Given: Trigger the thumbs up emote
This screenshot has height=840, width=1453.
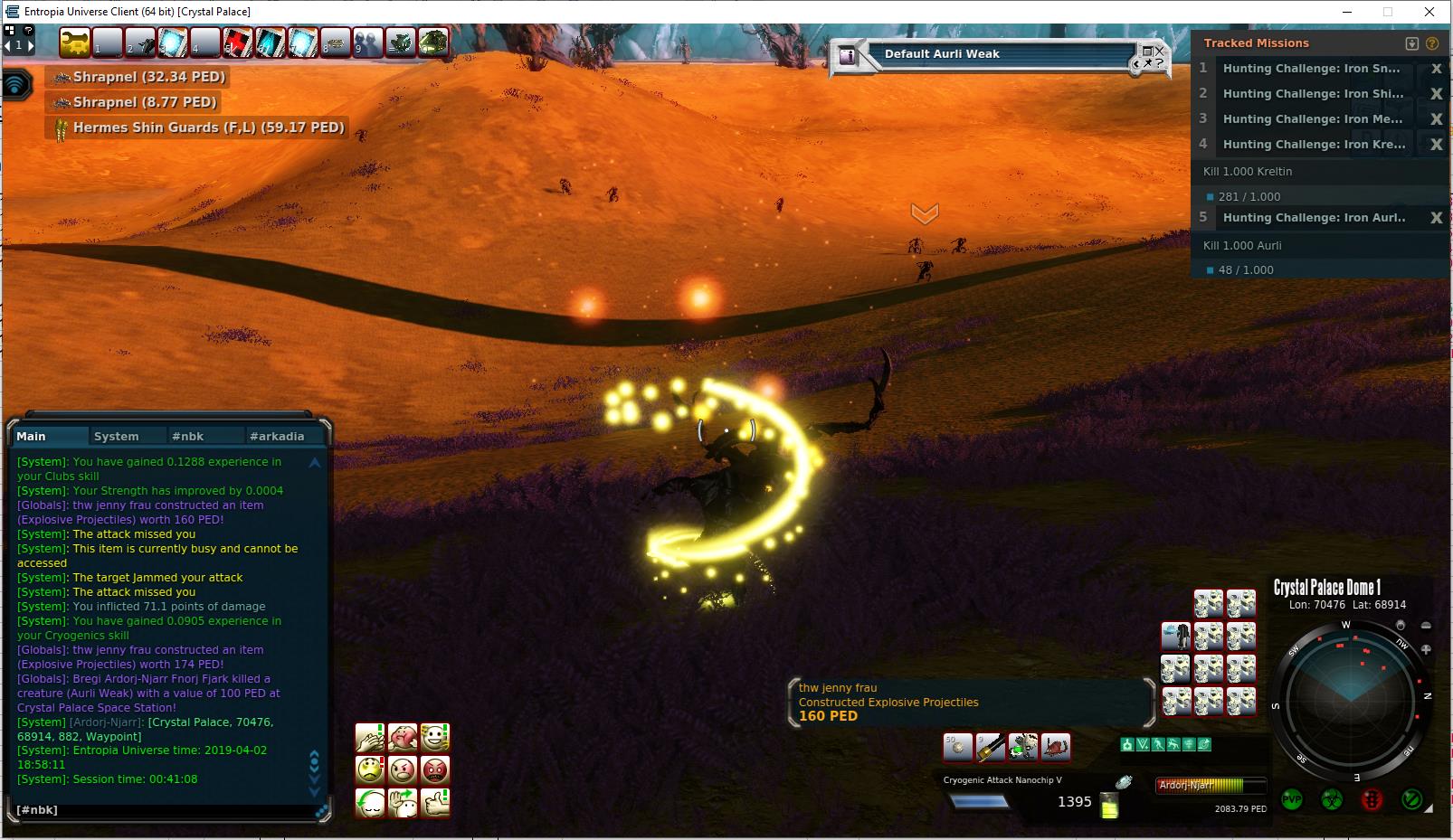Looking at the screenshot, I should (x=435, y=803).
